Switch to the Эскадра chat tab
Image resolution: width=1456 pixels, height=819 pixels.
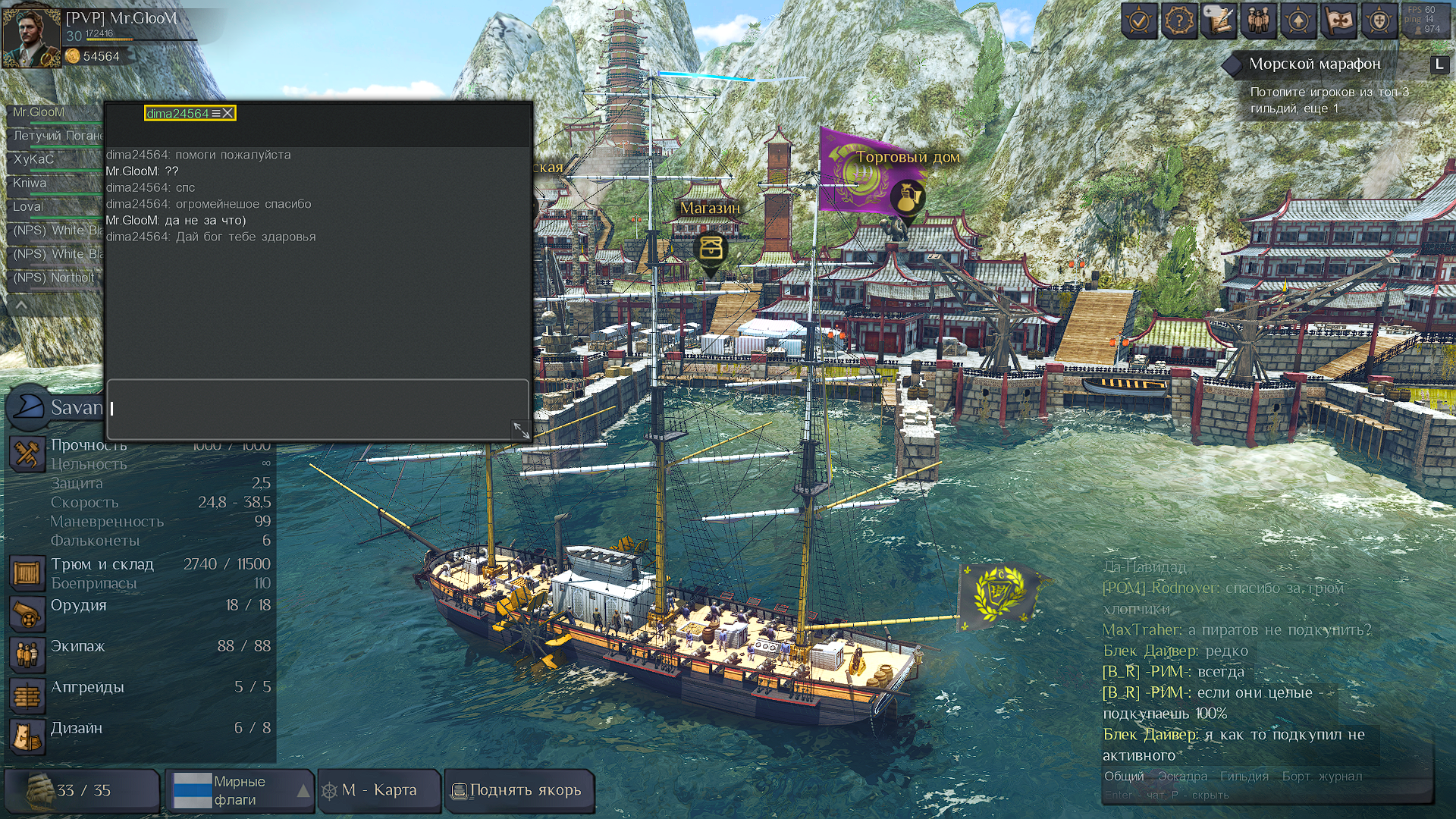1182,777
